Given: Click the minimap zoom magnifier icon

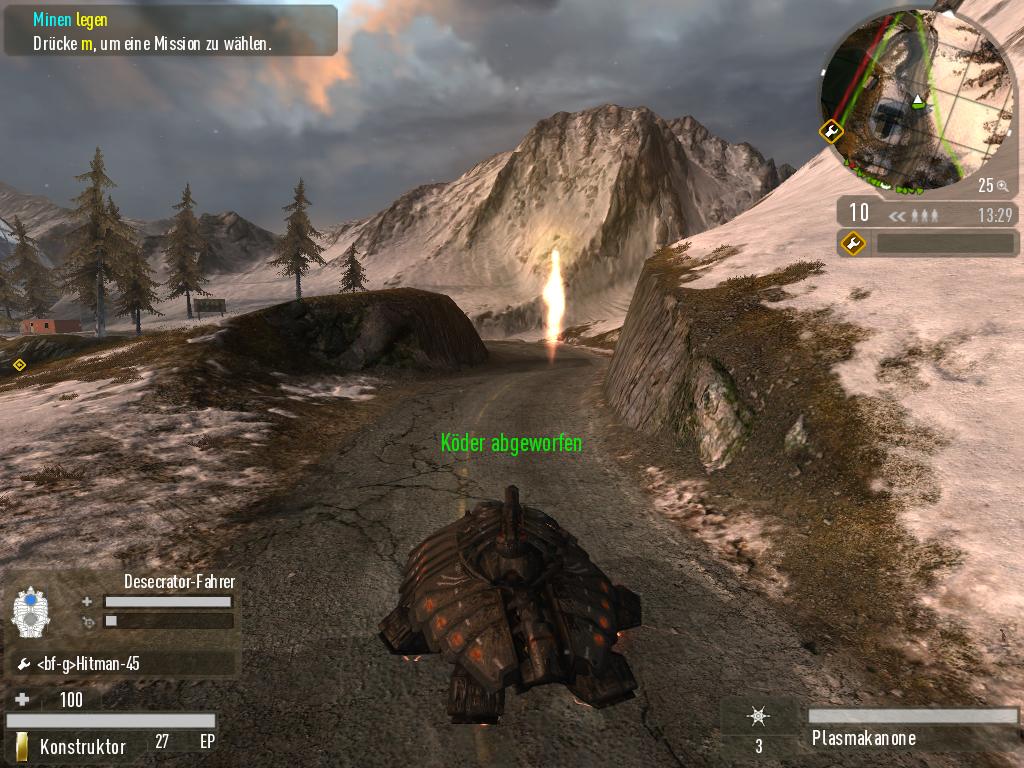Looking at the screenshot, I should coord(1001,185).
